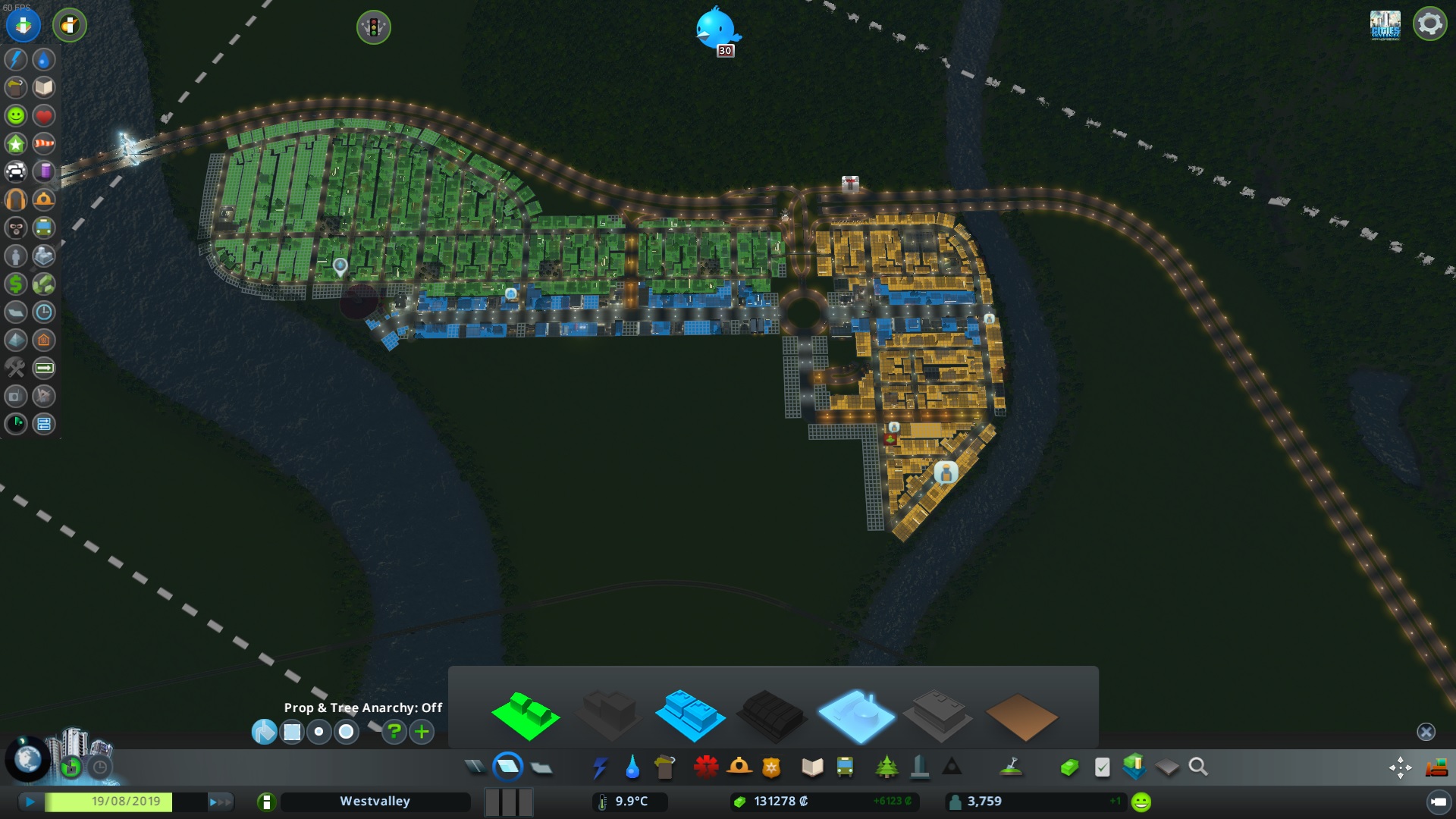Open the Parks and Plazas menu
The height and width of the screenshot is (819, 1456).
(x=886, y=767)
